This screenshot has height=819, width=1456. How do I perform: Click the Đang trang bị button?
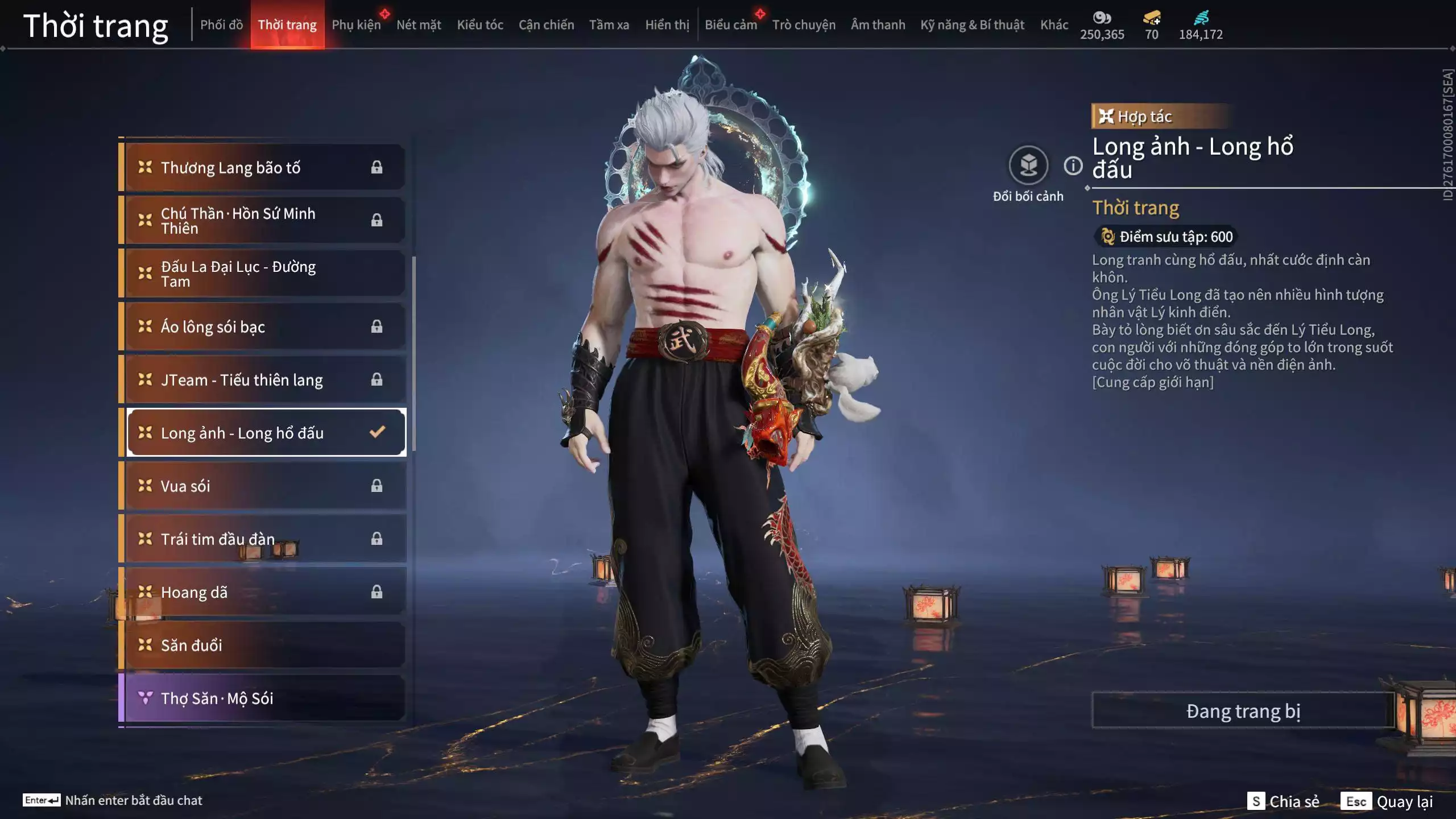[1243, 711]
